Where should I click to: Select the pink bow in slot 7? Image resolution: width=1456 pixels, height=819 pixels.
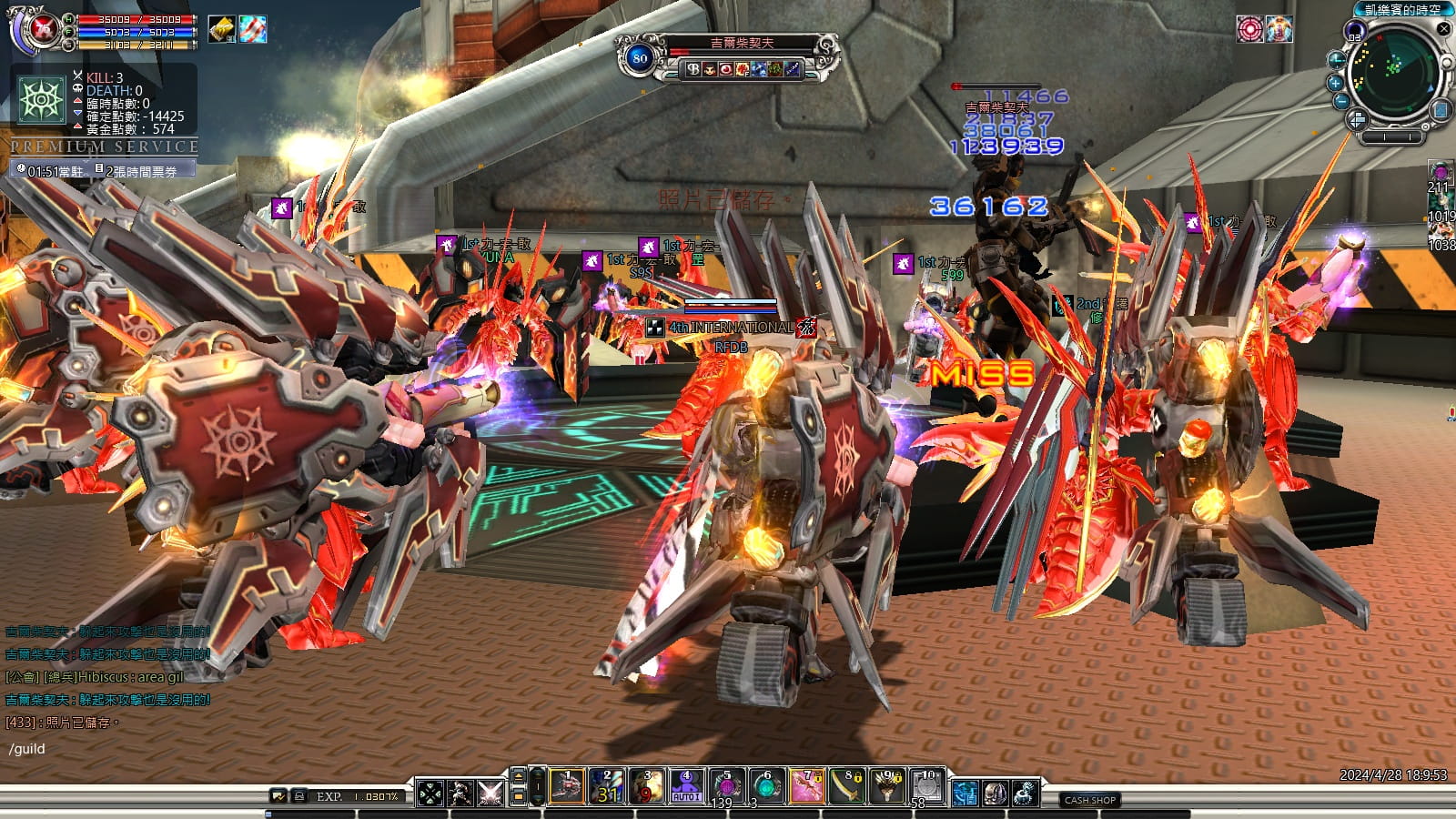(x=806, y=787)
